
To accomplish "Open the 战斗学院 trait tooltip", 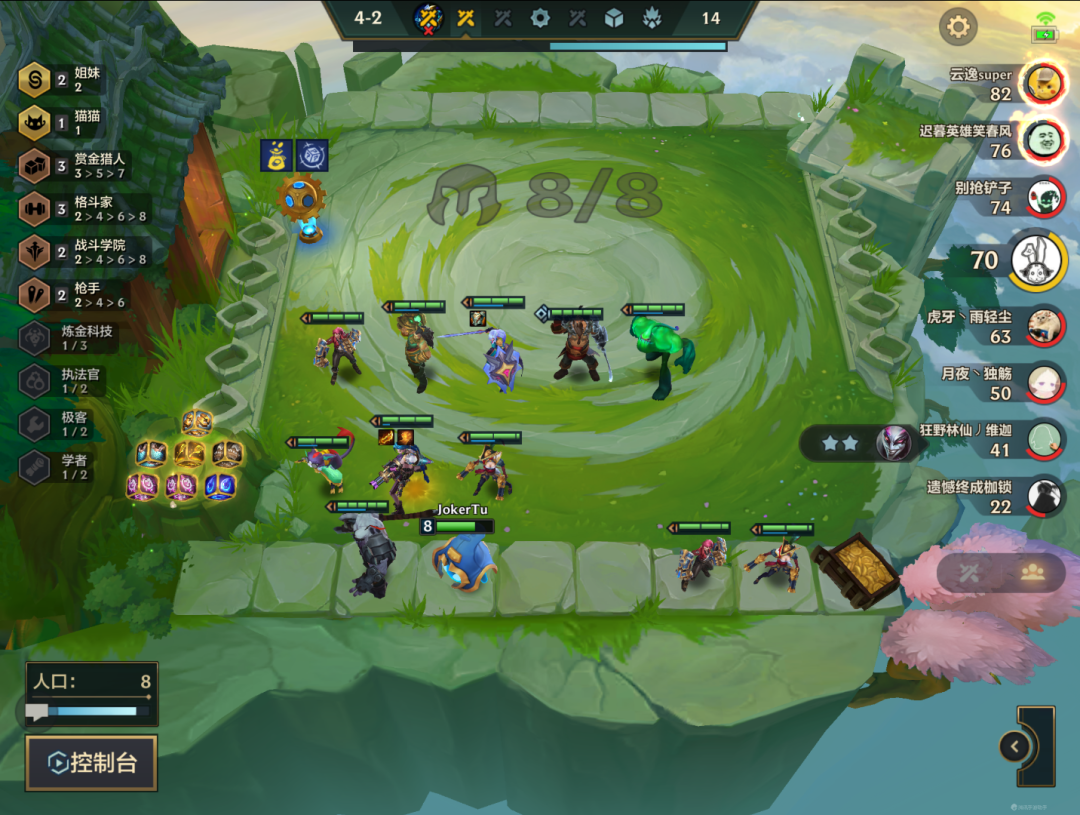I will point(35,251).
